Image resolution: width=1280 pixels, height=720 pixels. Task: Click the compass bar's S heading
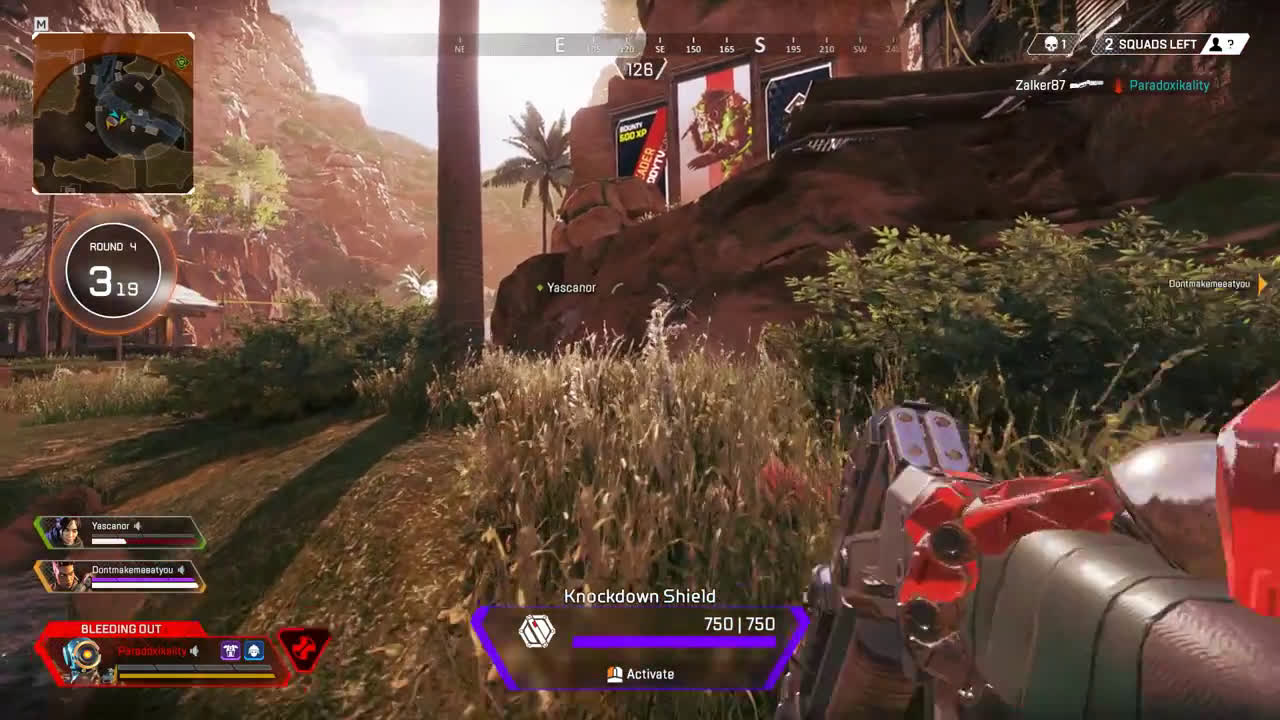tap(760, 45)
